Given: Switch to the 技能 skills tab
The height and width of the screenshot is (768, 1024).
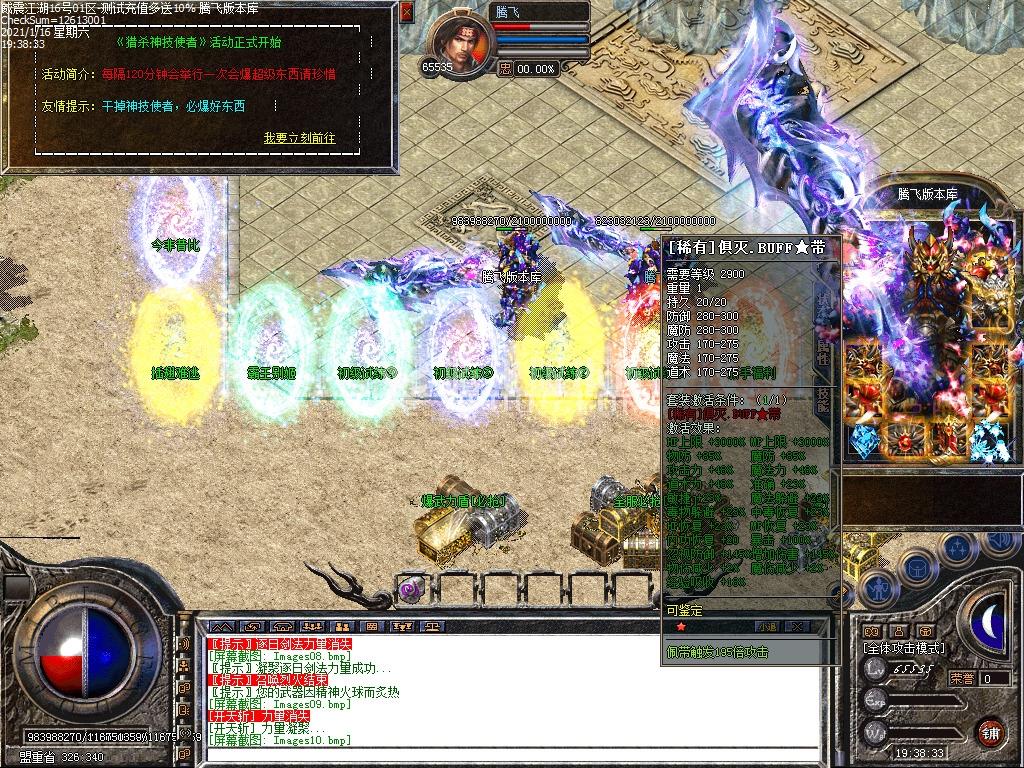Looking at the screenshot, I should click(x=823, y=400).
